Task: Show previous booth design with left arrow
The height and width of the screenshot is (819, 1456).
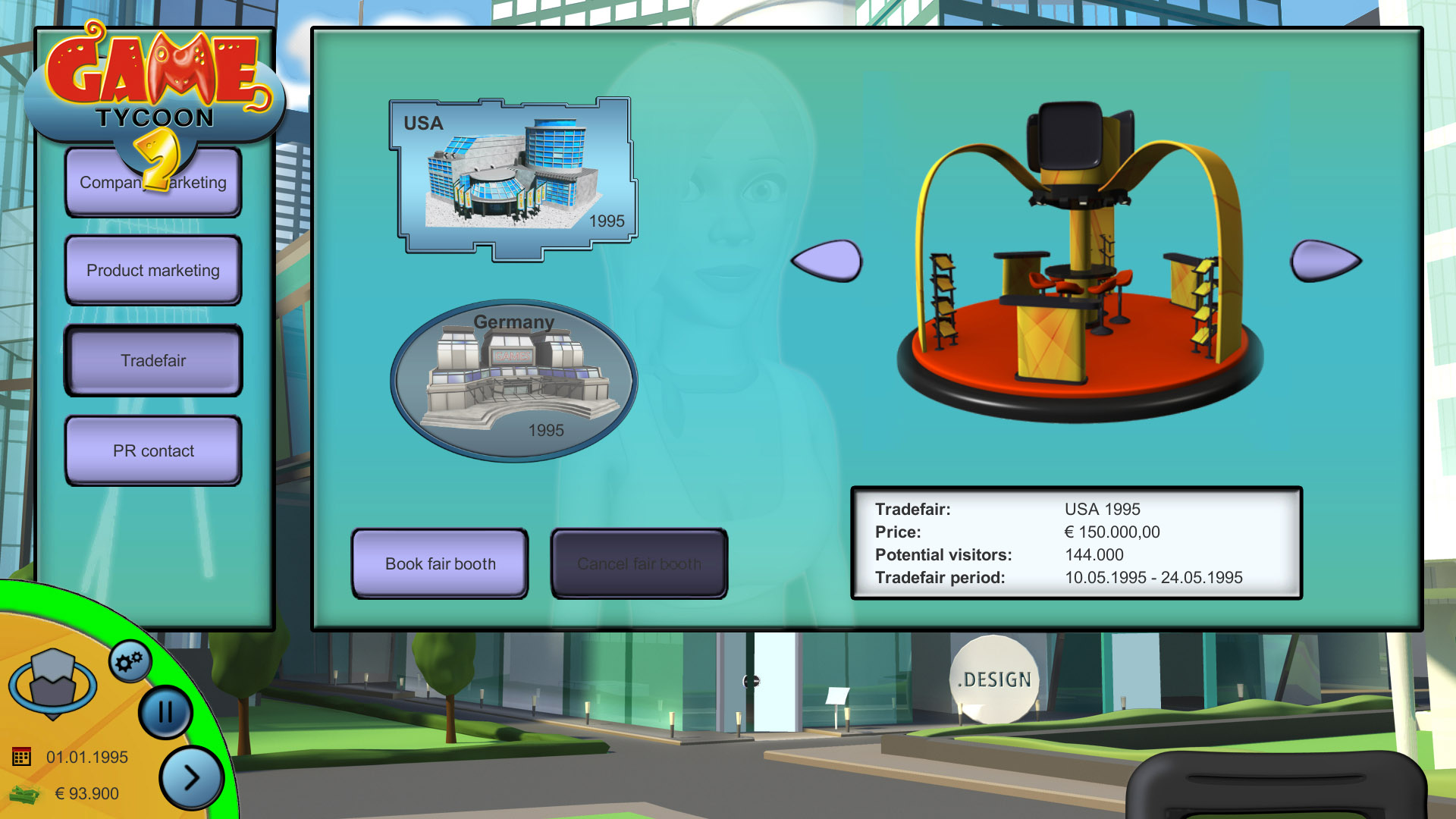Action: (828, 261)
